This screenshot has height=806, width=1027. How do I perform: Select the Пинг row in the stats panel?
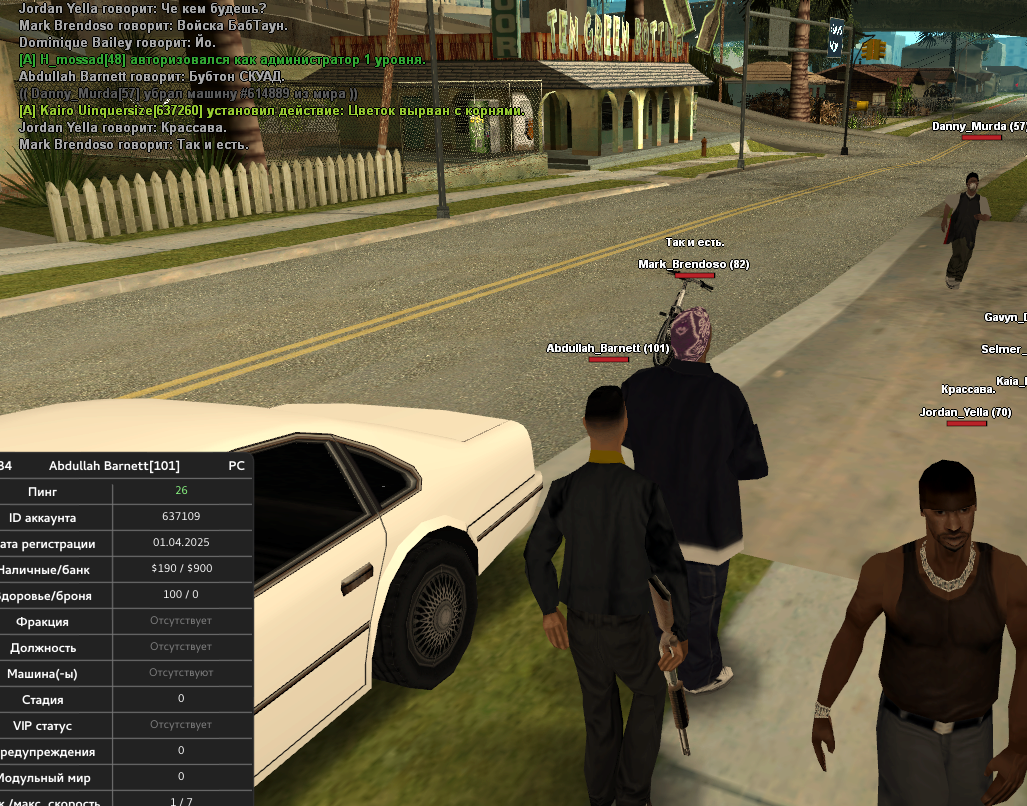tap(125, 491)
